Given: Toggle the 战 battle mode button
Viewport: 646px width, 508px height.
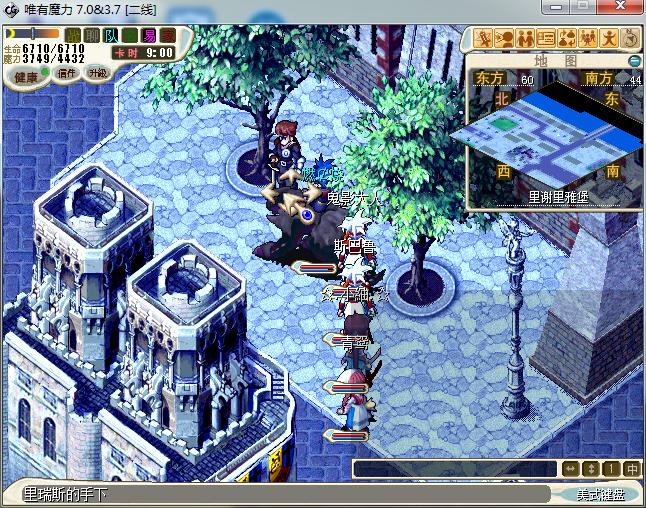Looking at the screenshot, I should 73,36.
